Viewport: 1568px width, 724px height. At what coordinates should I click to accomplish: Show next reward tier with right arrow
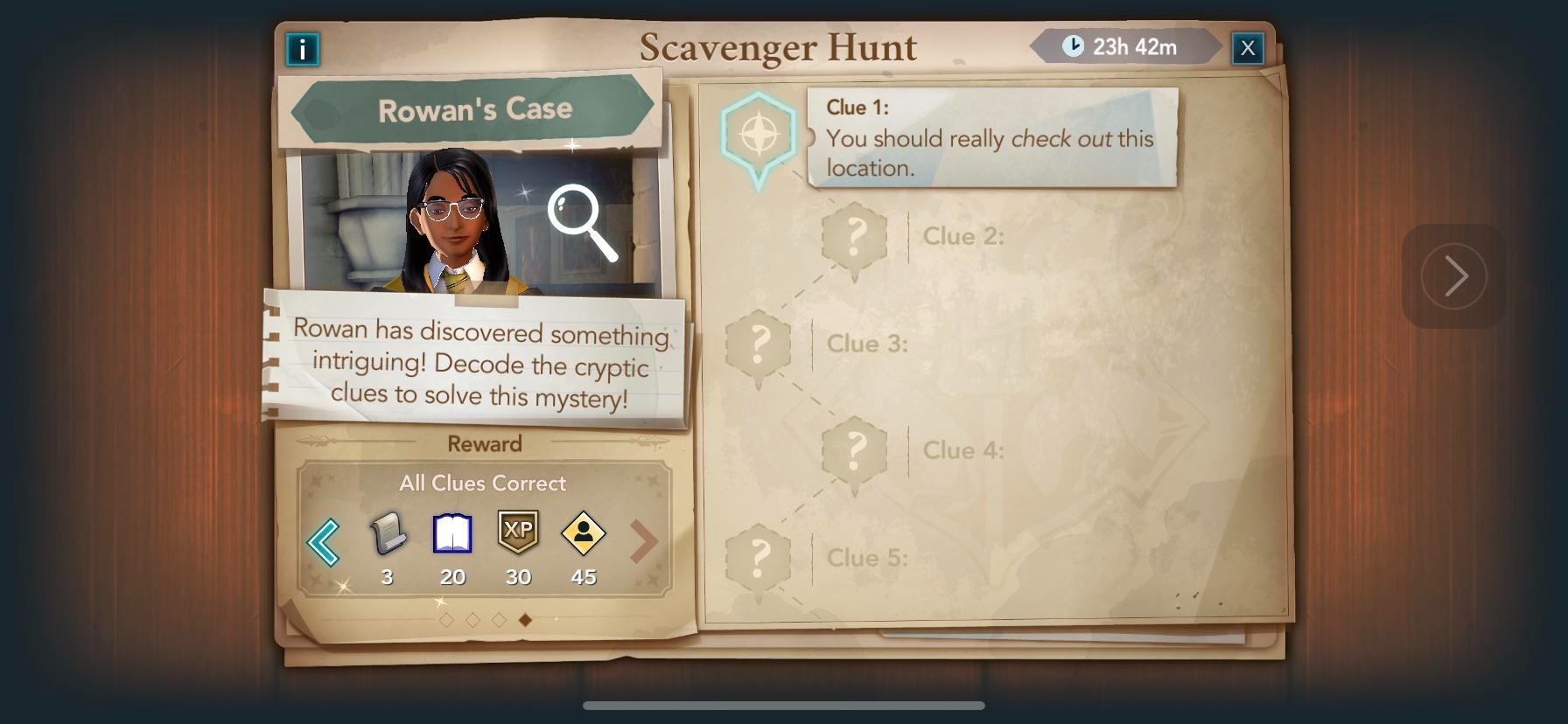tap(643, 542)
